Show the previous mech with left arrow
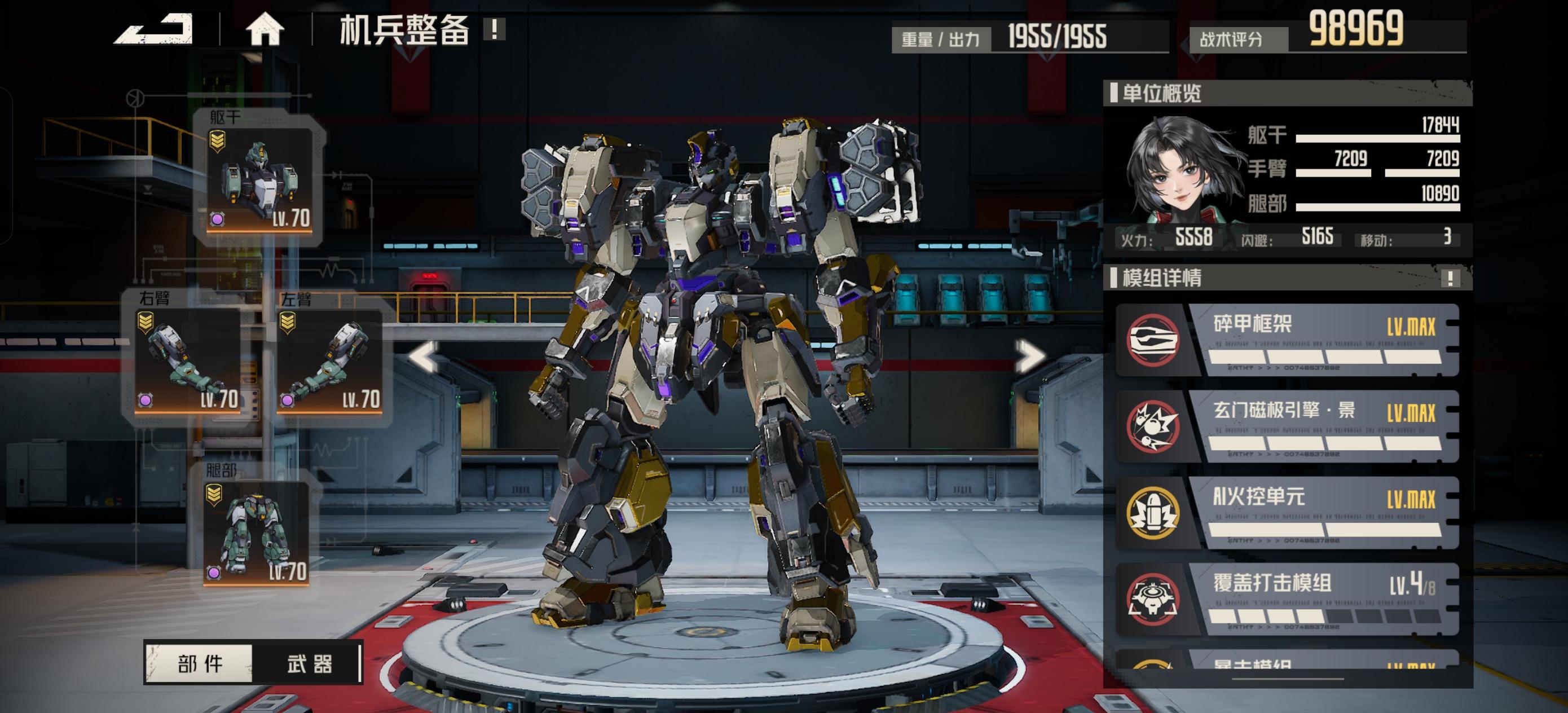The width and height of the screenshot is (1568, 713). coord(424,356)
